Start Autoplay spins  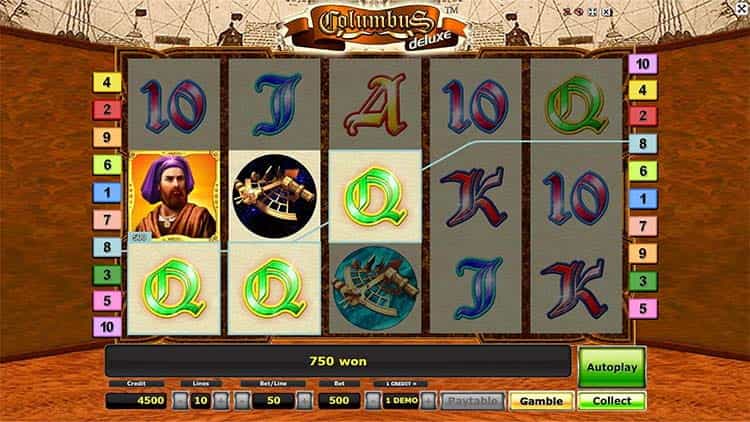click(x=612, y=367)
